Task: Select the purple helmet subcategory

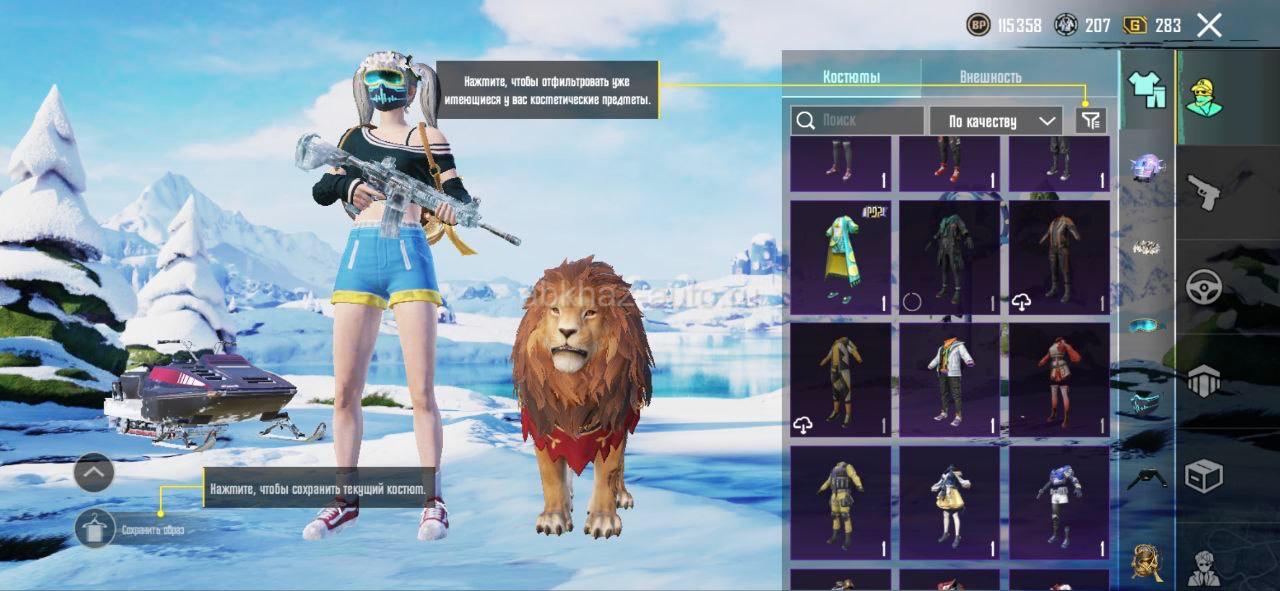Action: pyautogui.click(x=1147, y=167)
